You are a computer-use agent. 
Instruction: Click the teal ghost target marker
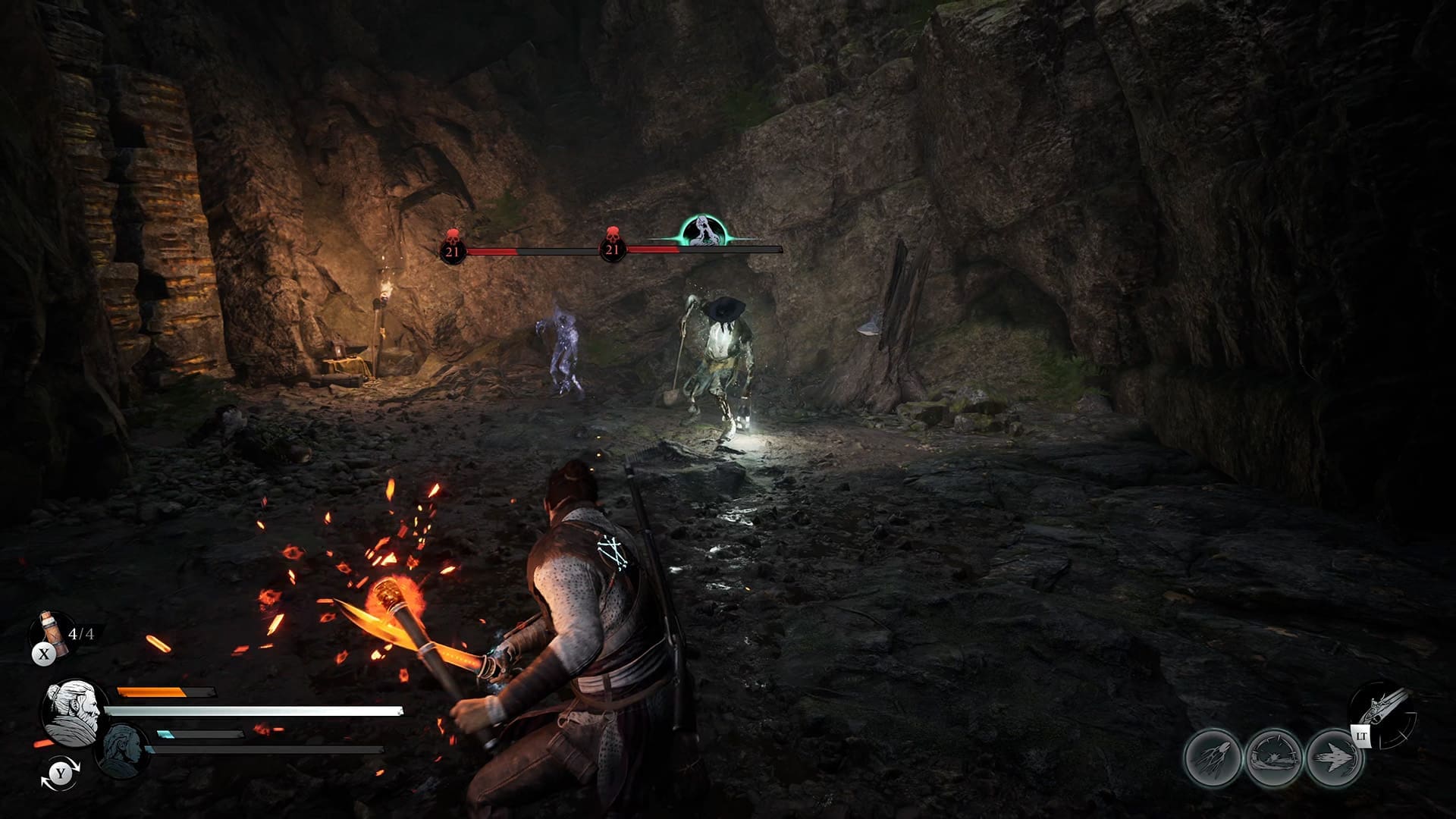click(x=702, y=232)
